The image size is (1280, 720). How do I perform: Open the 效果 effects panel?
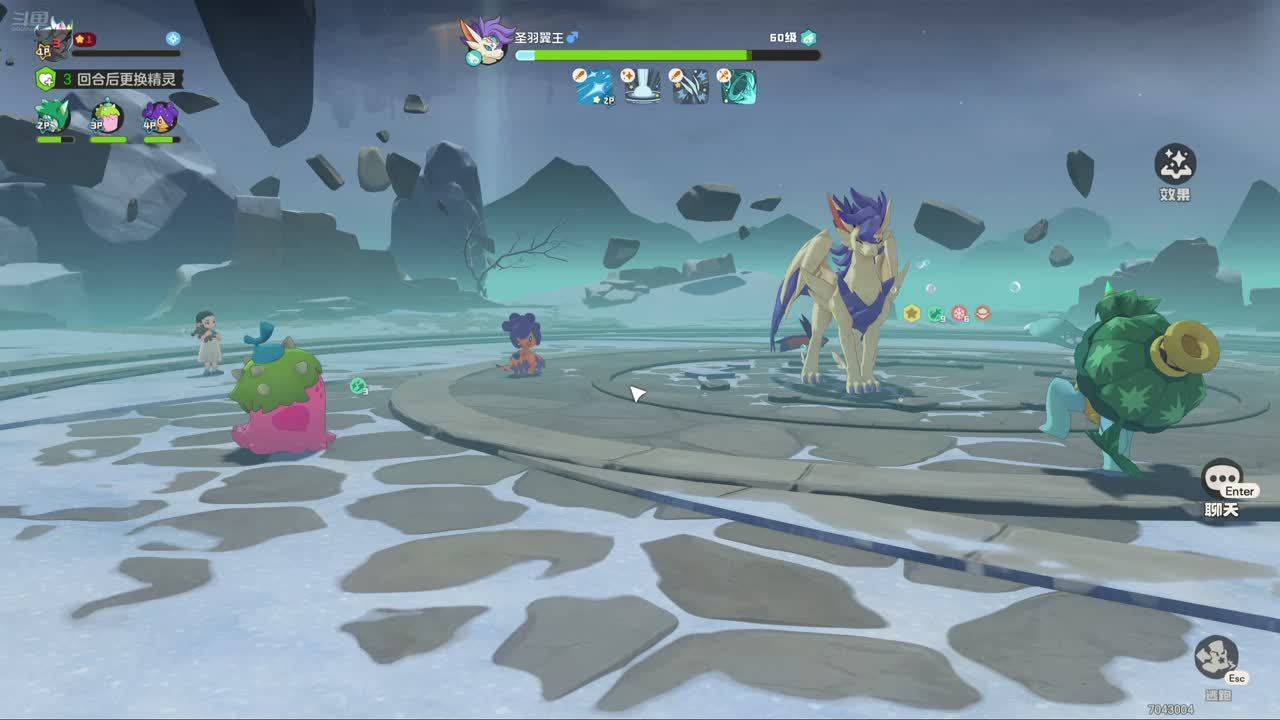tap(1175, 164)
